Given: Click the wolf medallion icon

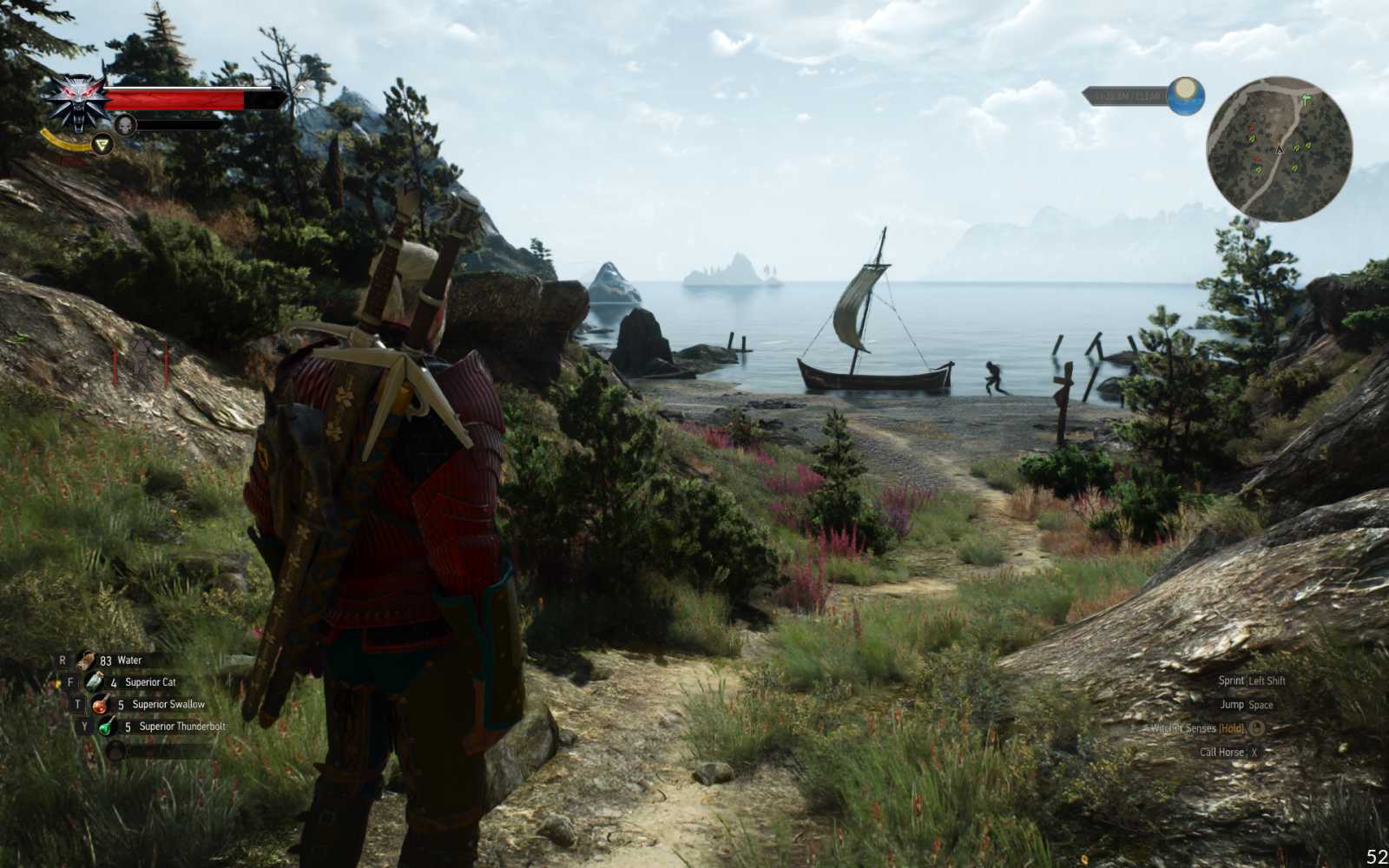Looking at the screenshot, I should [76, 101].
